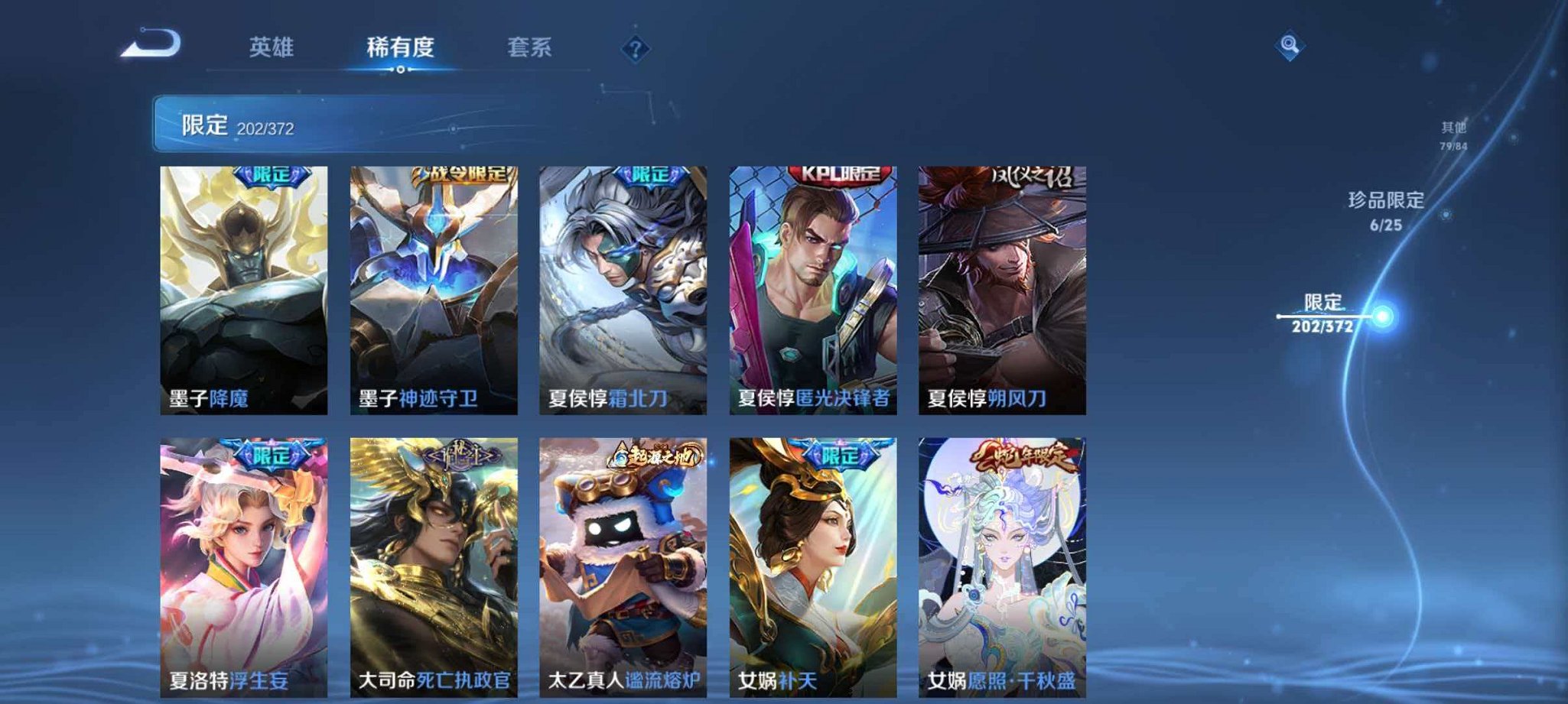Switch to the 套系 tab
Image resolution: width=1568 pixels, height=704 pixels.
(x=532, y=47)
